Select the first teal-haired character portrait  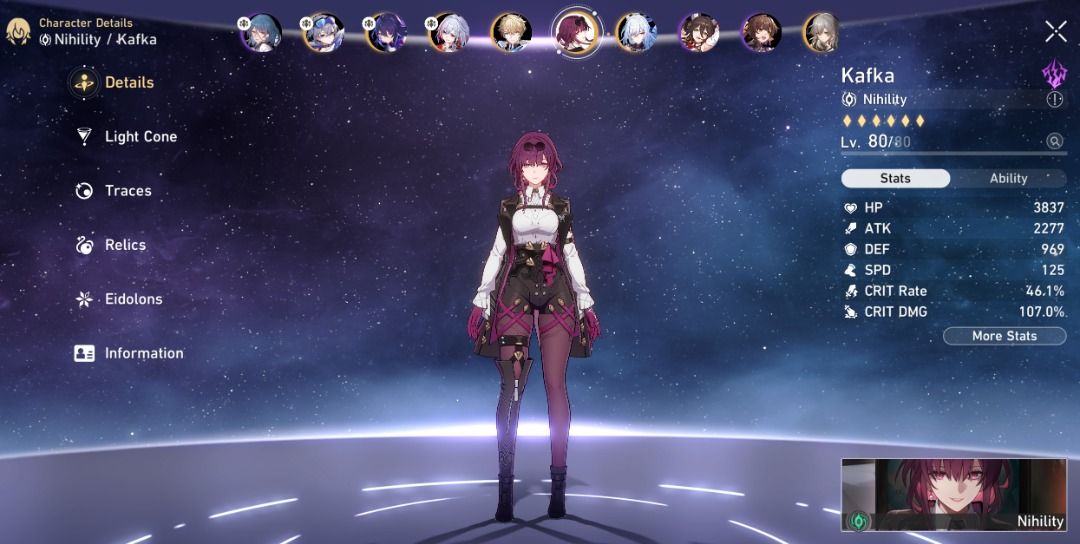(x=262, y=32)
